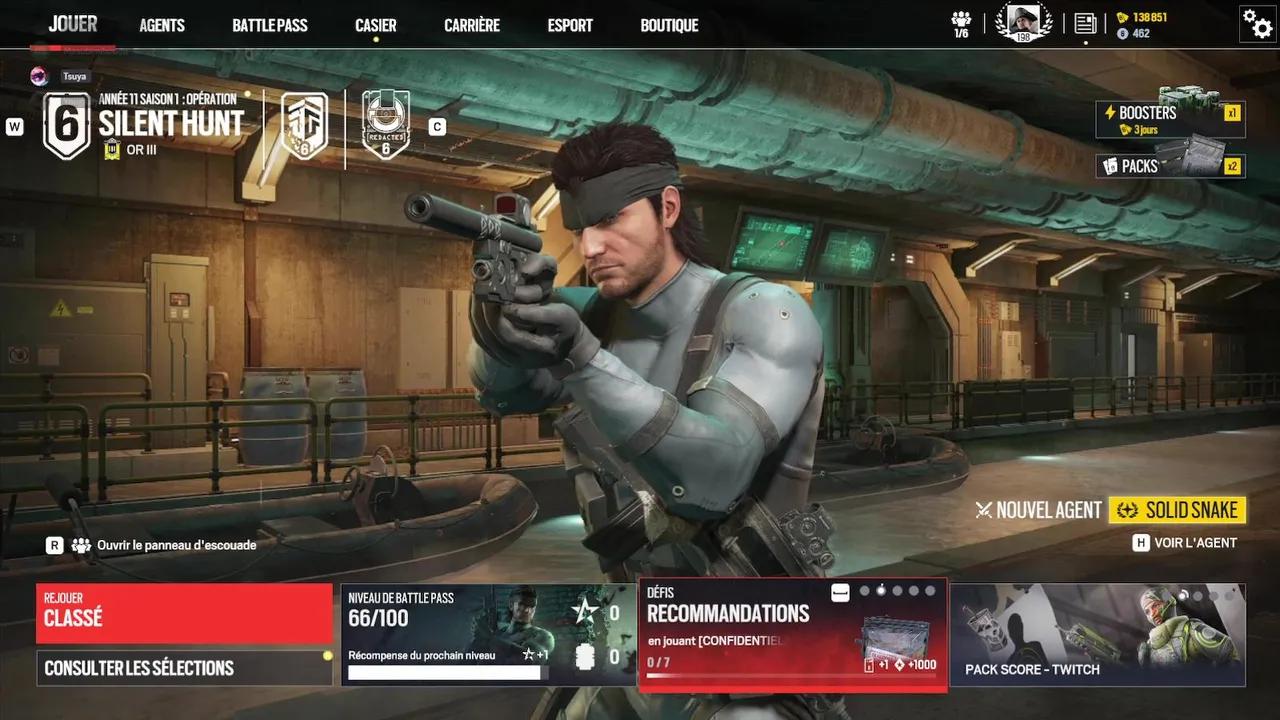Select the highlighted dot on the Défis carousel
Image resolution: width=1280 pixels, height=720 pixels.
(881, 591)
